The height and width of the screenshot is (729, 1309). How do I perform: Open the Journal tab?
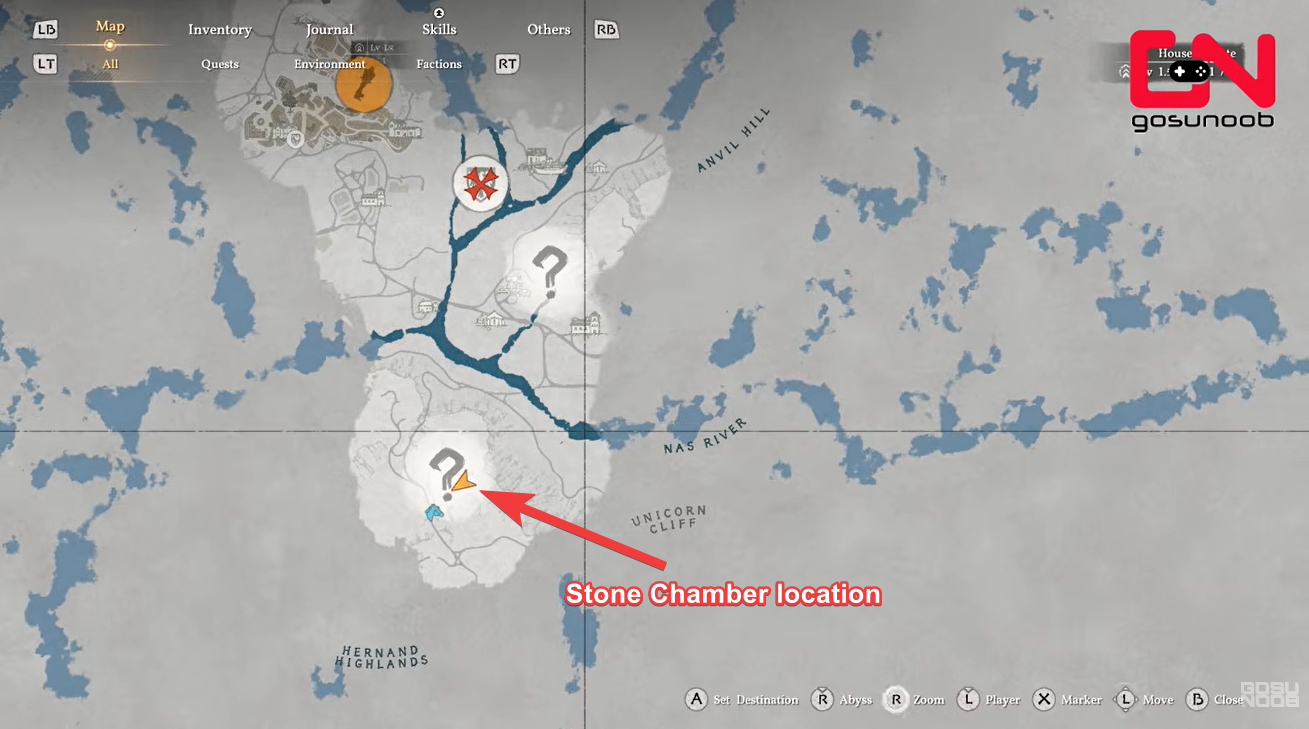coord(329,29)
